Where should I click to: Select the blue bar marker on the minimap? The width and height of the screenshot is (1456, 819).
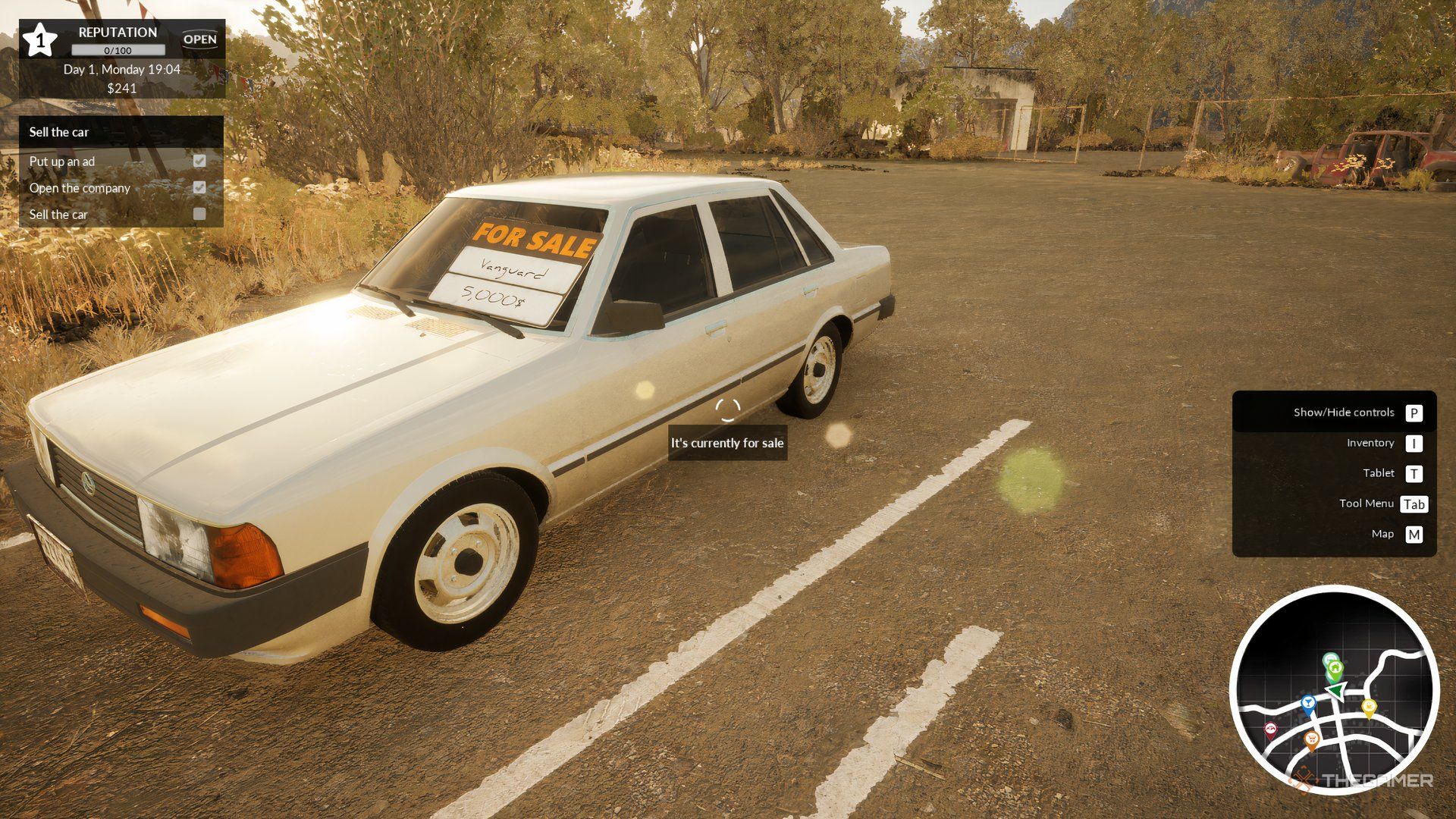click(x=1309, y=703)
